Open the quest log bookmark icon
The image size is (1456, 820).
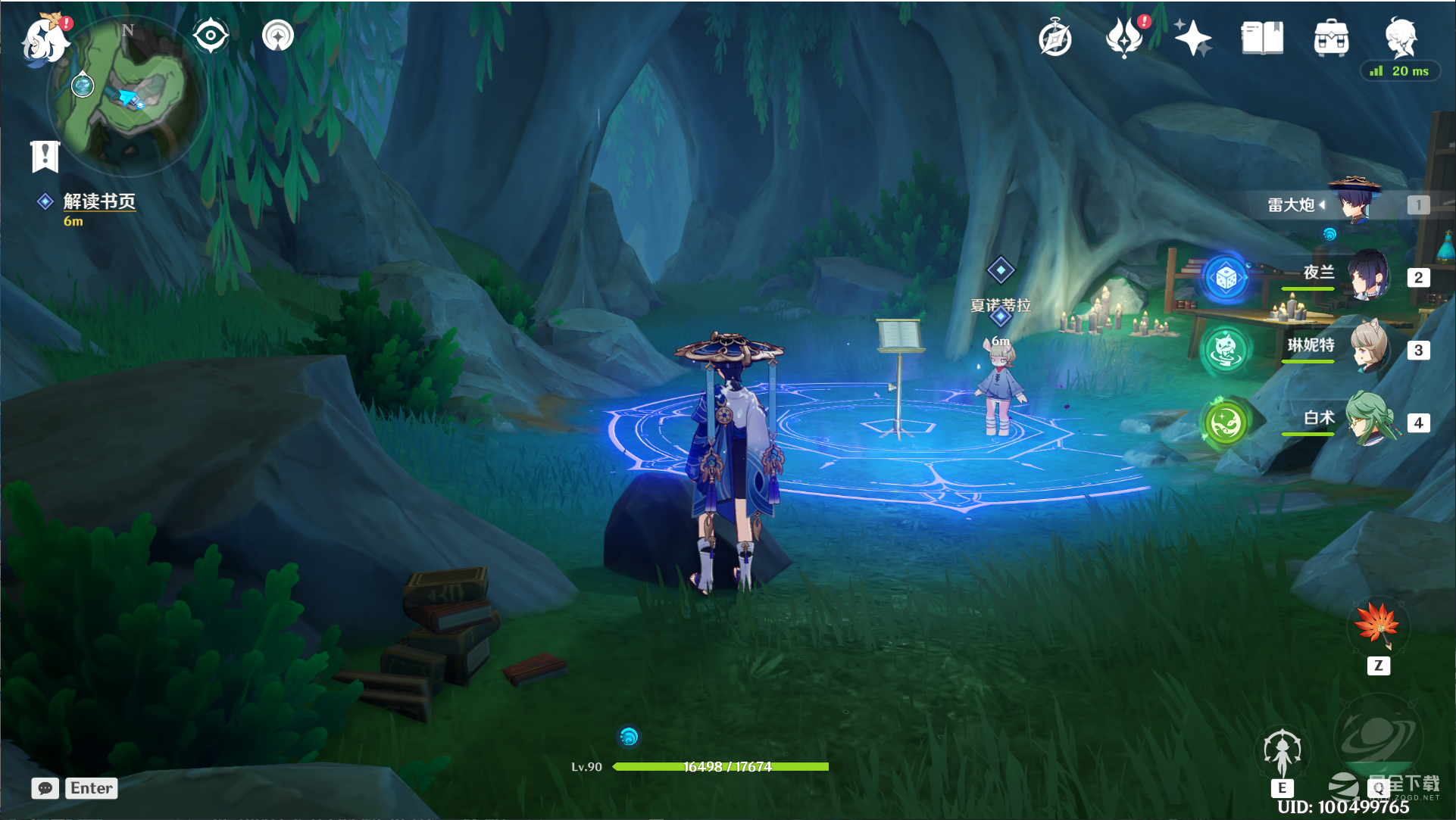click(x=45, y=156)
